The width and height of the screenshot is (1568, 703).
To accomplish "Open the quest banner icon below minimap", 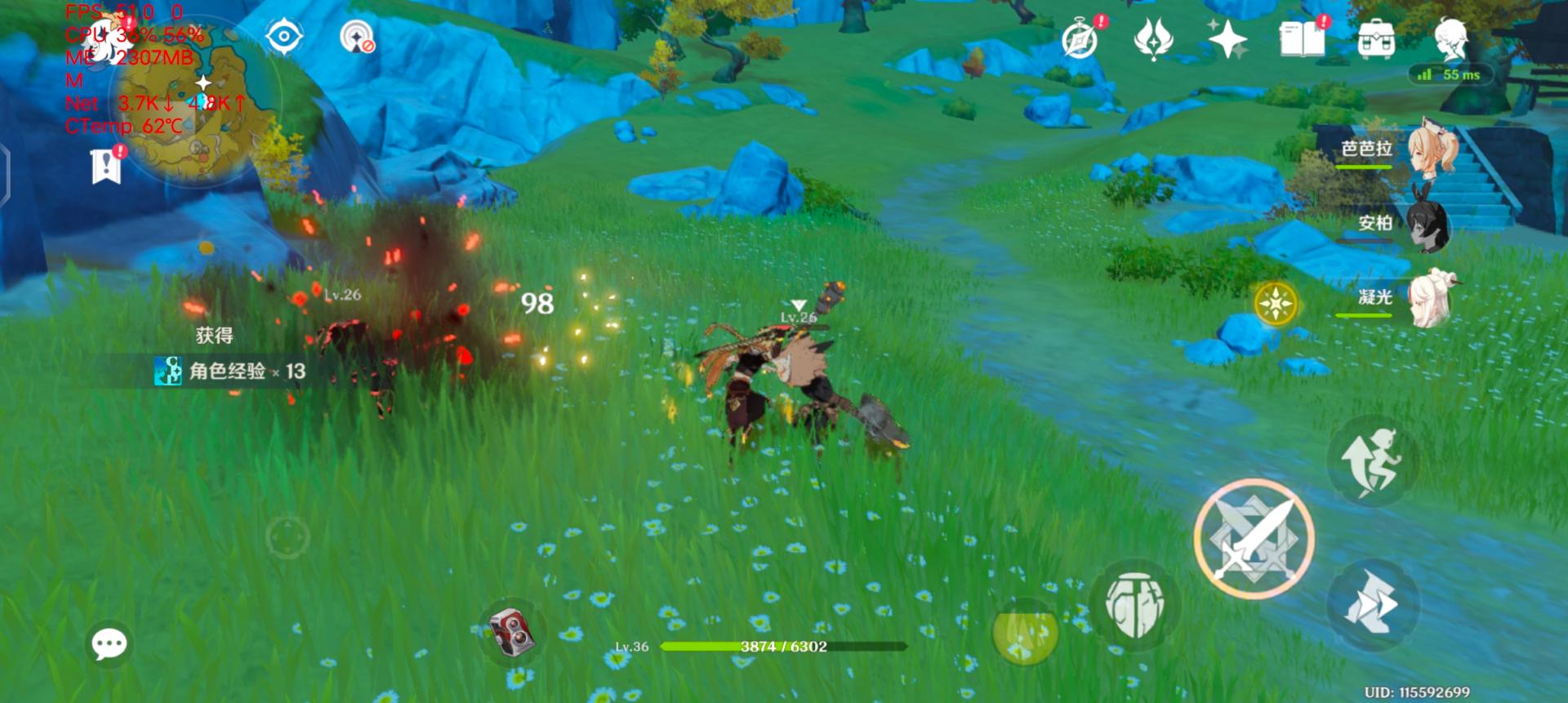I will tap(106, 166).
